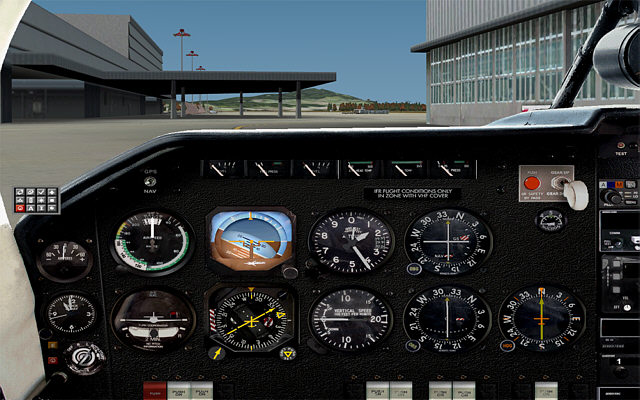Image resolution: width=640 pixels, height=400 pixels.
Task: Turn the OBS knob on the upper VOR gauge
Action: 413,268
